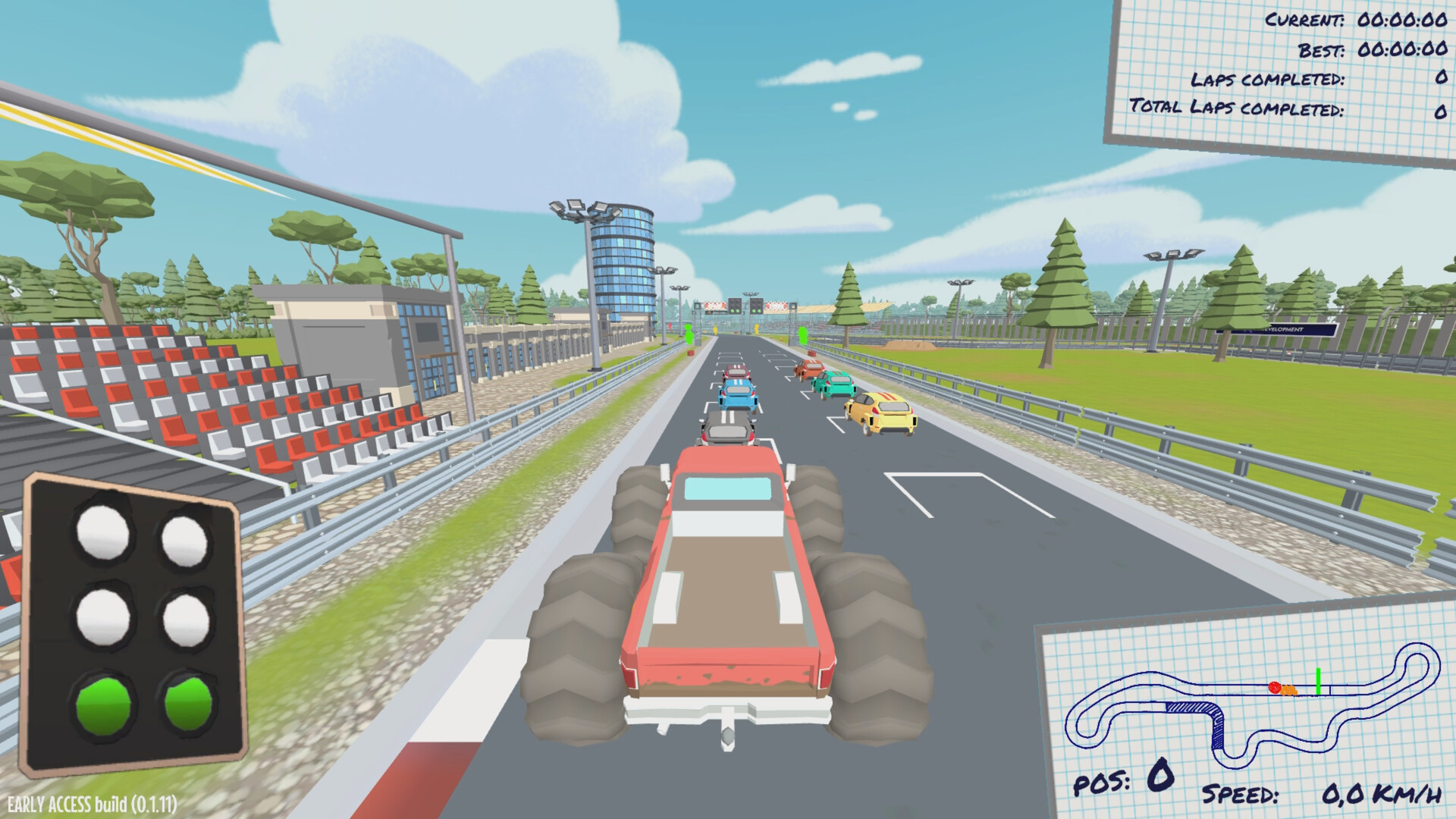Click the green progress bar on the minimap
Viewport: 1456px width, 819px height.
click(1318, 680)
